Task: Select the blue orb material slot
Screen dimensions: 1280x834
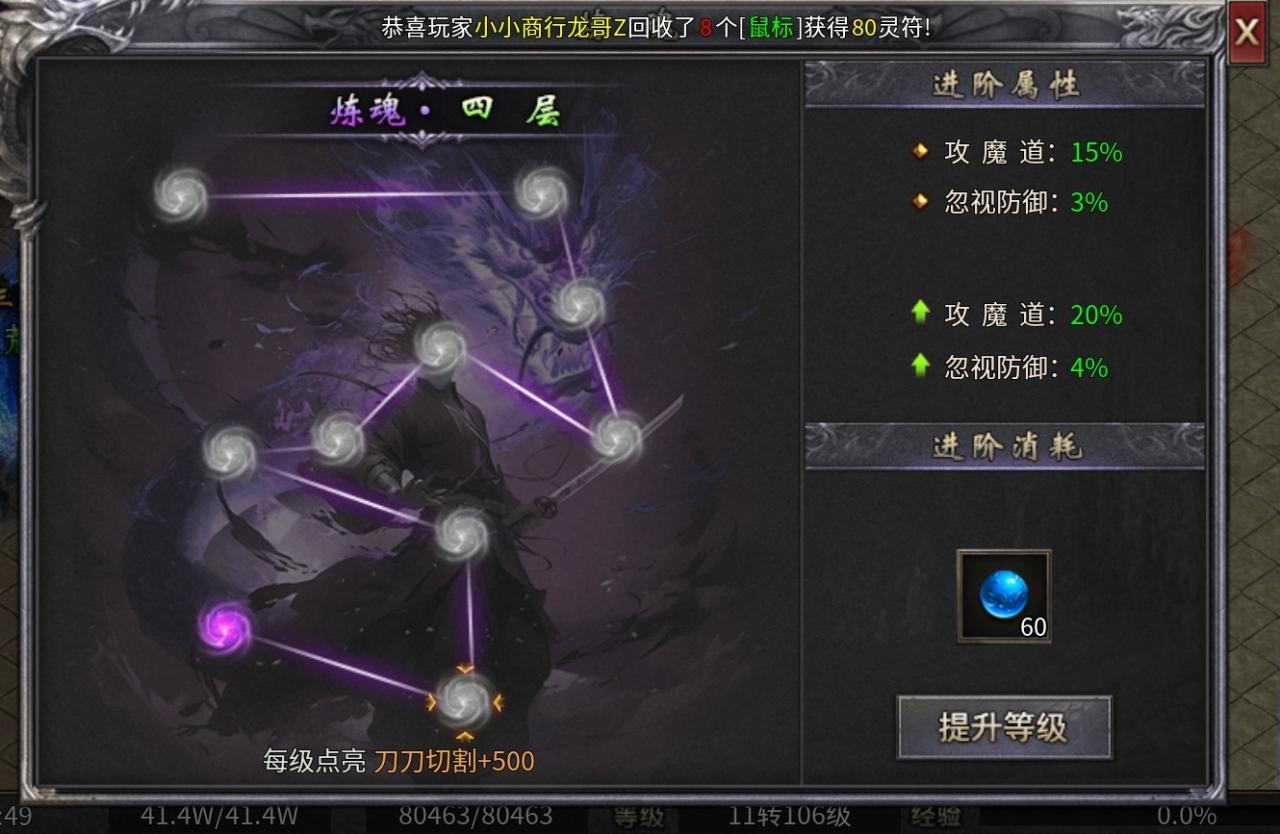Action: click(1003, 595)
